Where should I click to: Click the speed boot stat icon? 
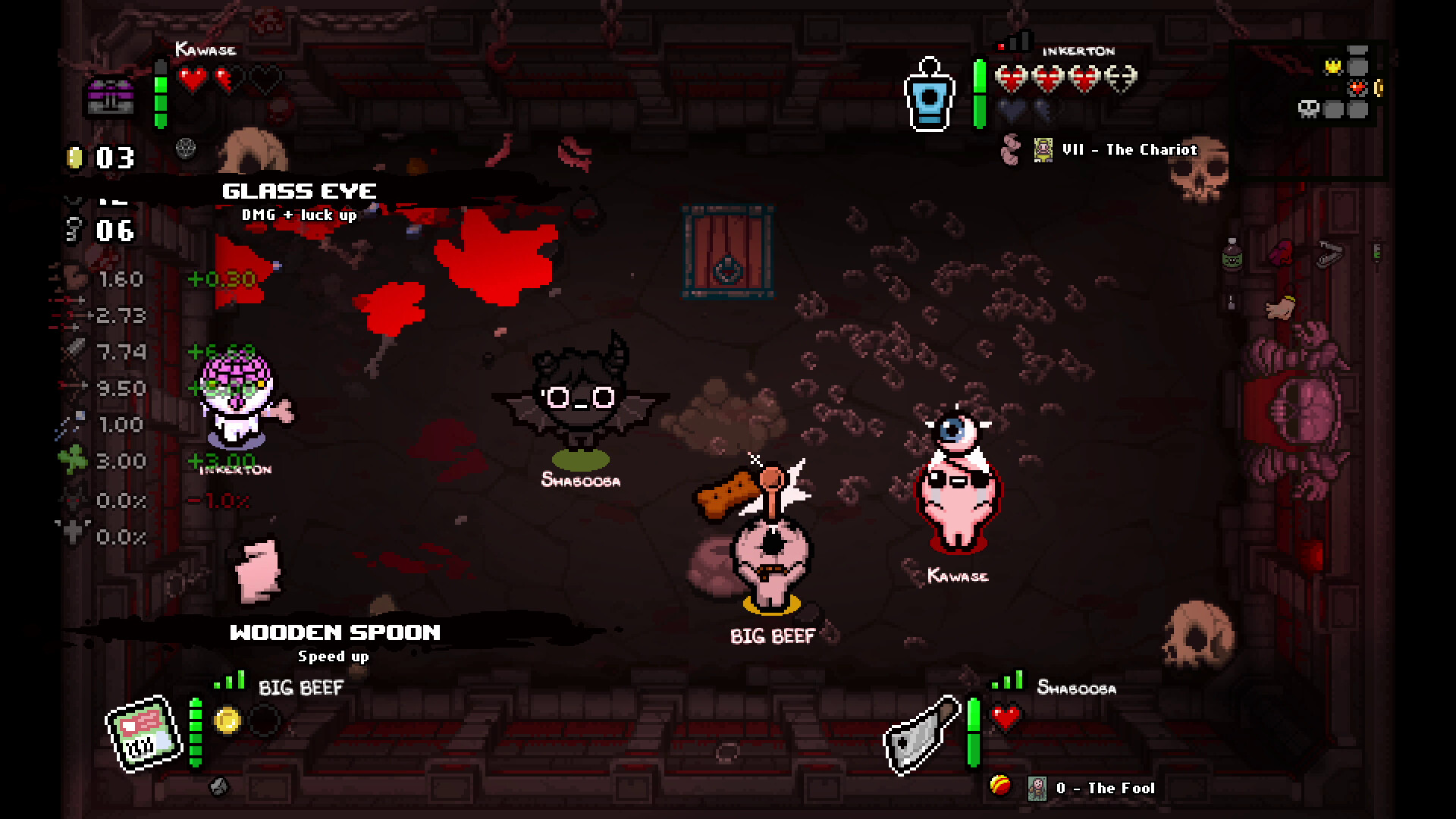click(73, 278)
